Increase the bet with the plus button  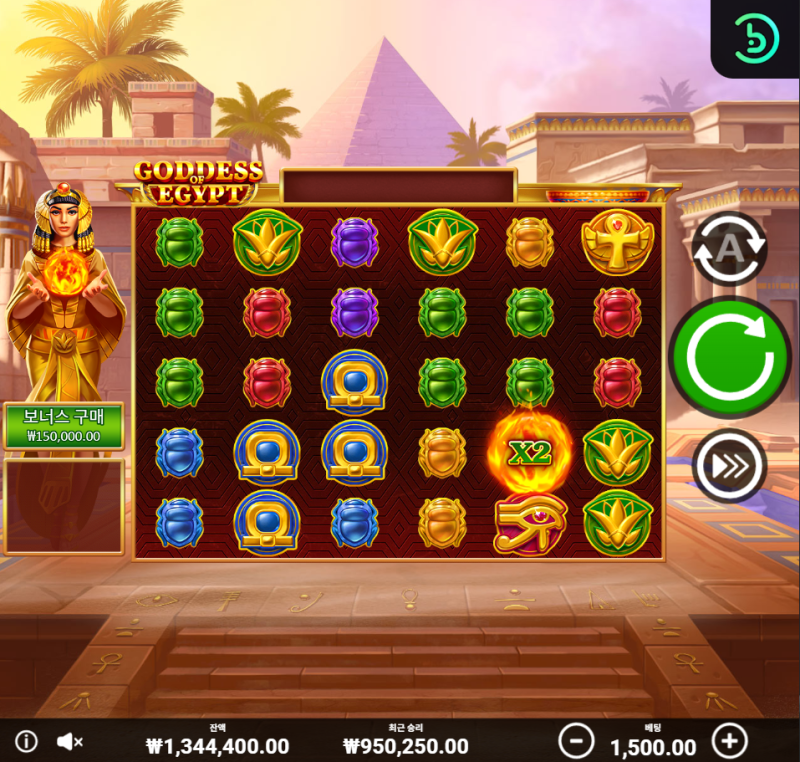click(729, 741)
